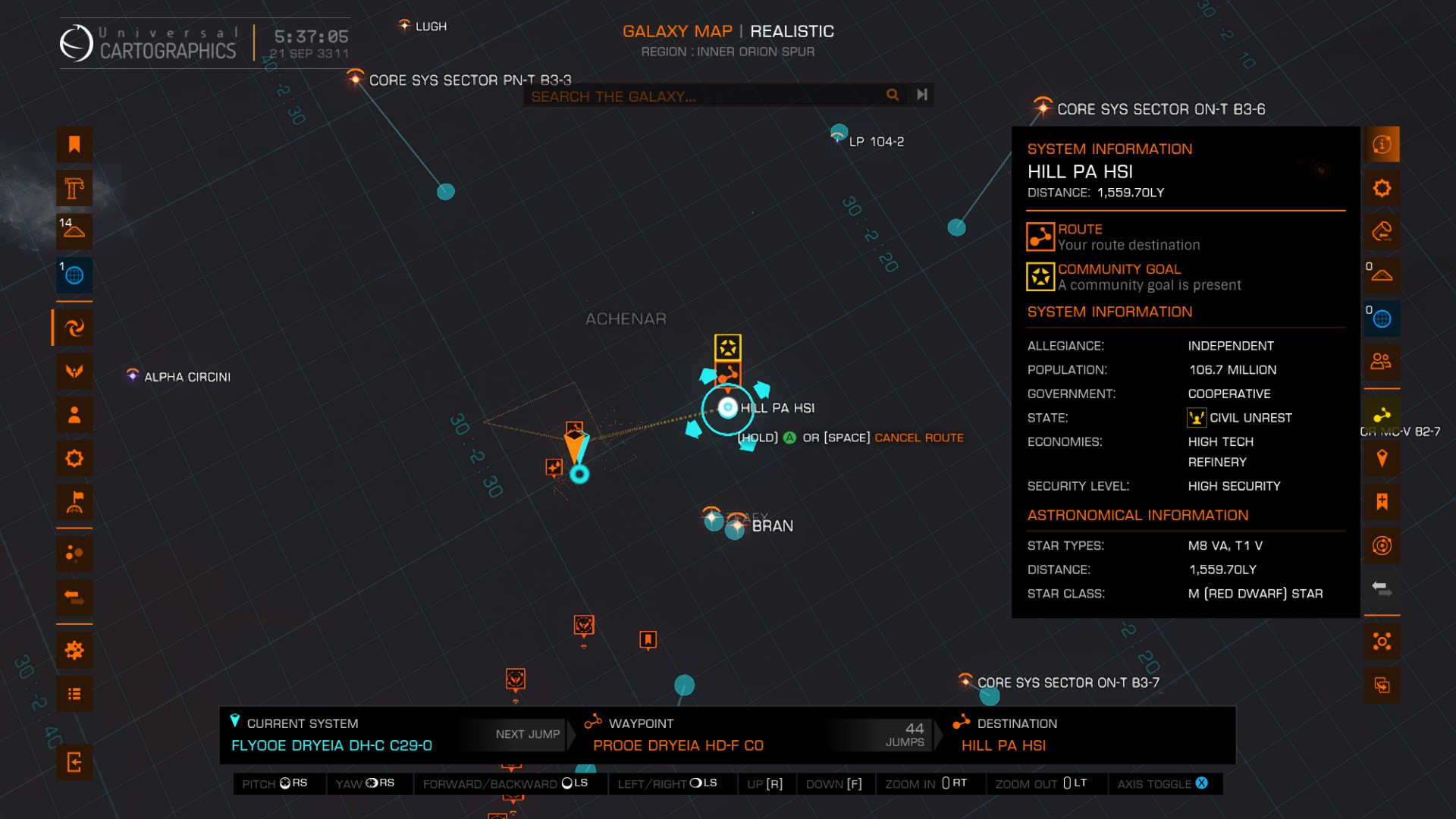
Task: Click the yellow plot route icon
Action: [1382, 414]
